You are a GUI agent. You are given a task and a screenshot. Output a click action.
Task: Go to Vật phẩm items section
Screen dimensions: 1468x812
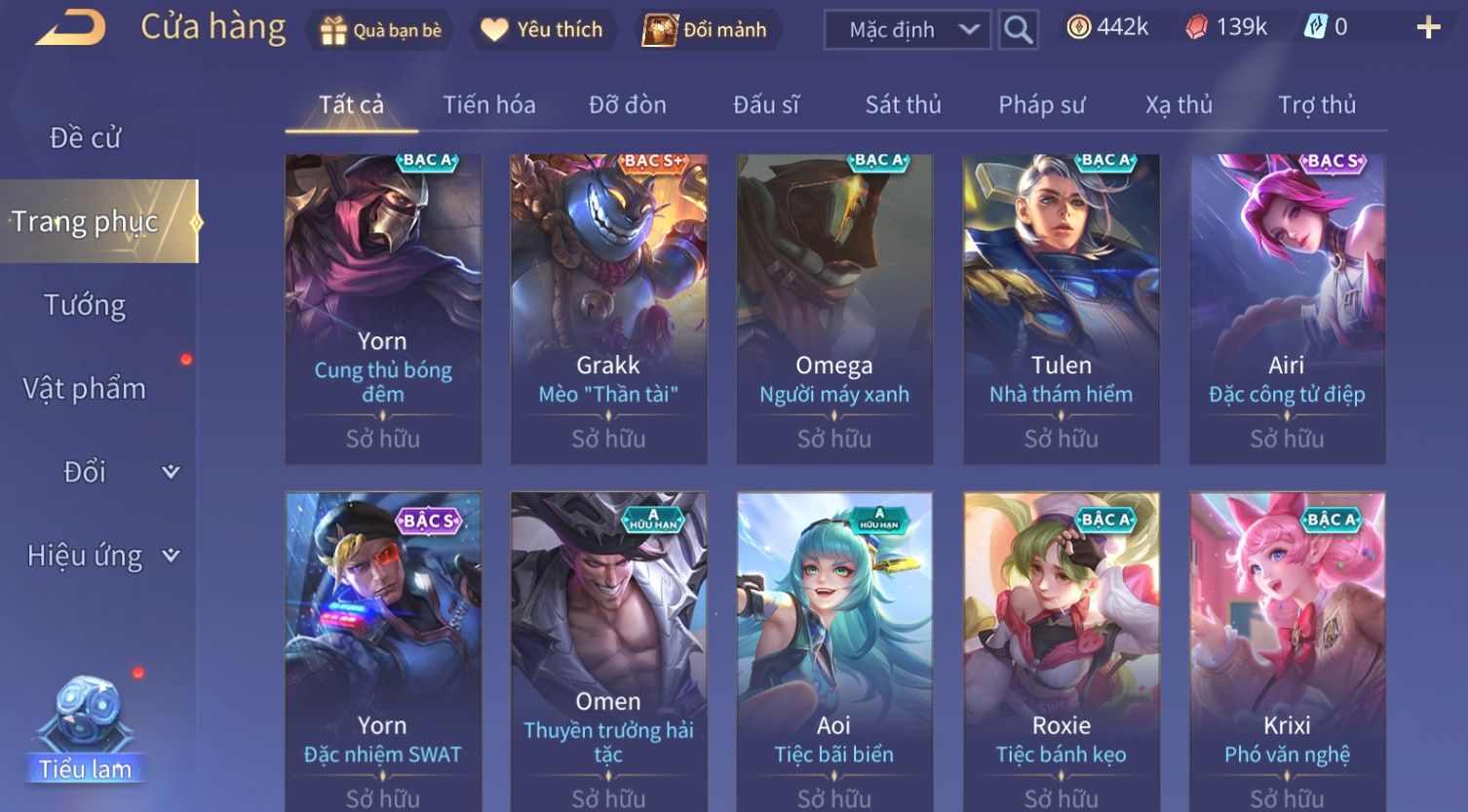[x=86, y=389]
